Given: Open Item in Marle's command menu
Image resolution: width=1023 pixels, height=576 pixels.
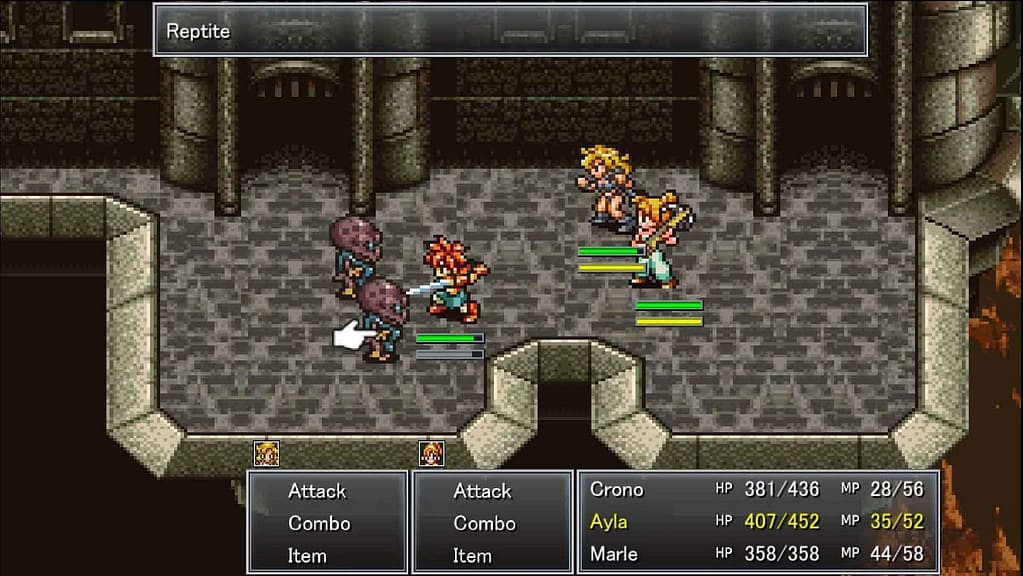Looking at the screenshot, I should 472,555.
